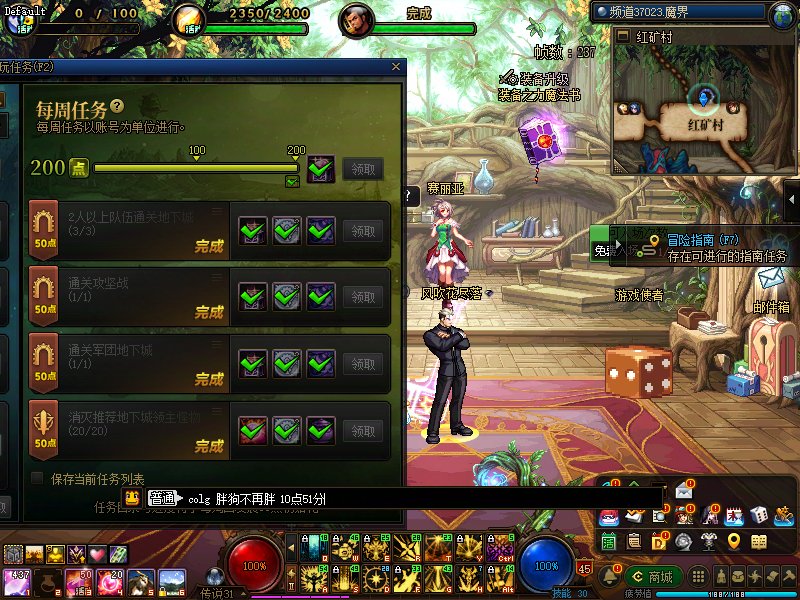Select the orange map pin icon
Screen dimensions: 800x600
[734, 541]
